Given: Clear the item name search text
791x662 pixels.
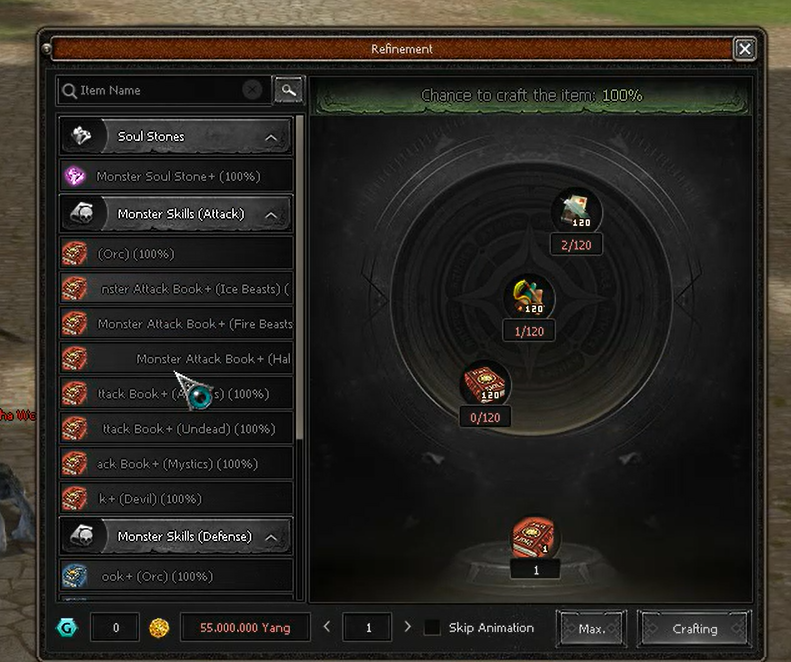Looking at the screenshot, I should point(252,90).
